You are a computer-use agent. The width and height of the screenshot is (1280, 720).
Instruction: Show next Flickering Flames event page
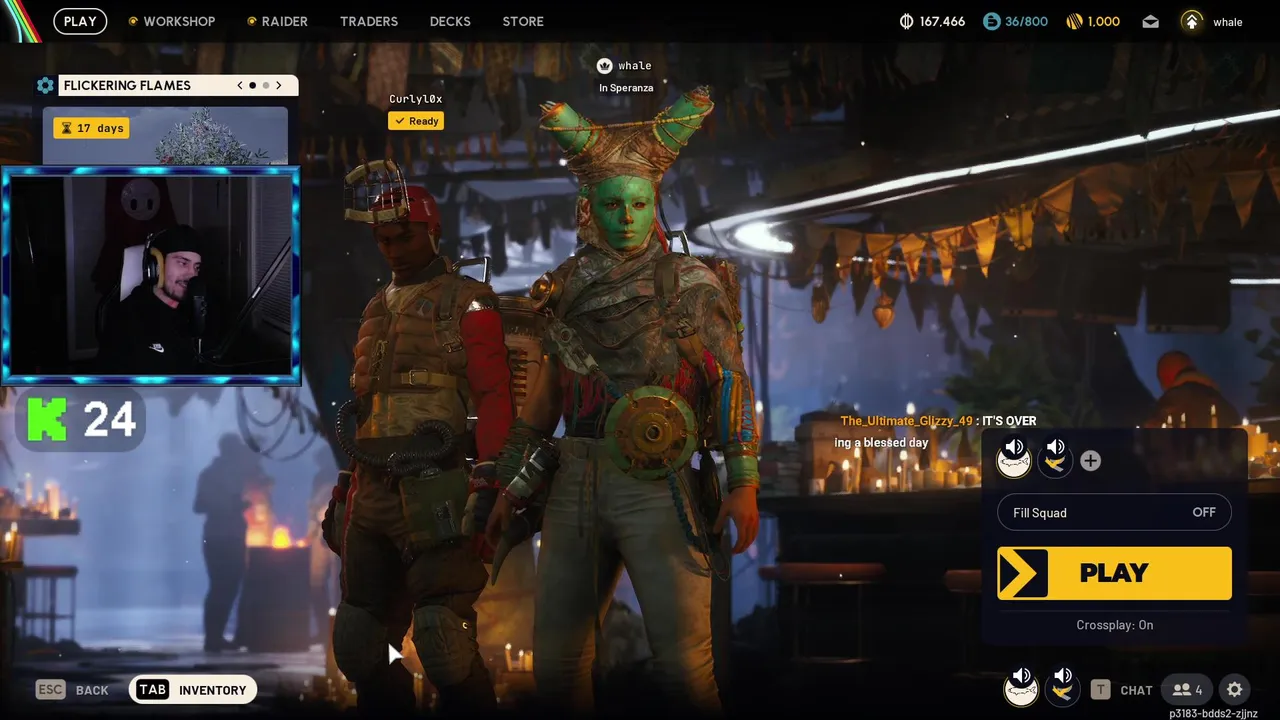click(x=279, y=85)
